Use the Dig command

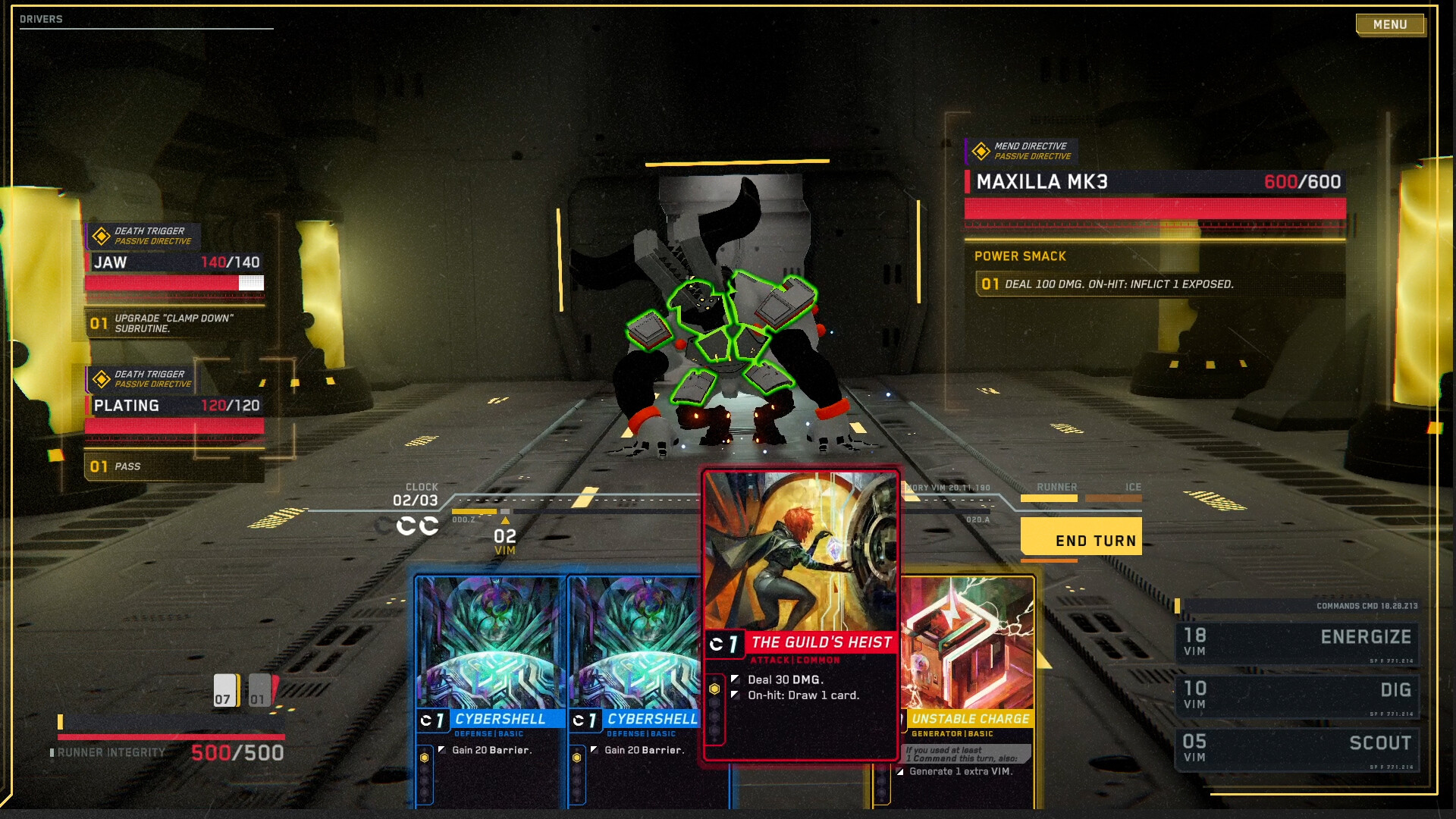tap(1297, 695)
